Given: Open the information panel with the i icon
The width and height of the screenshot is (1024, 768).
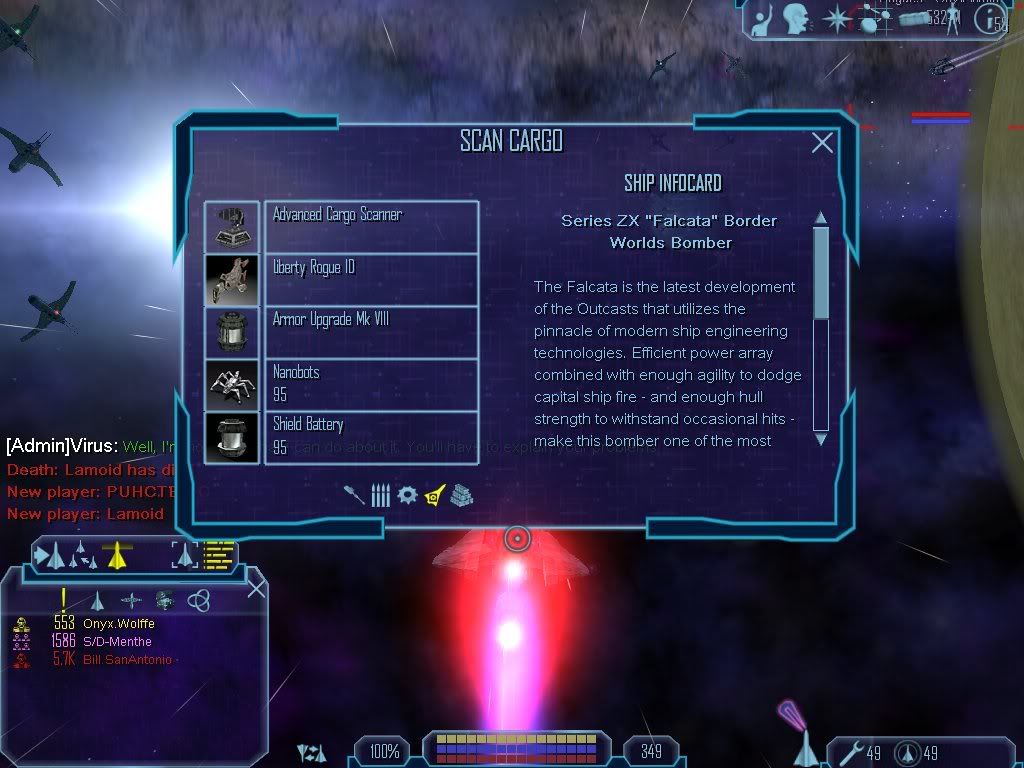Looking at the screenshot, I should 991,18.
